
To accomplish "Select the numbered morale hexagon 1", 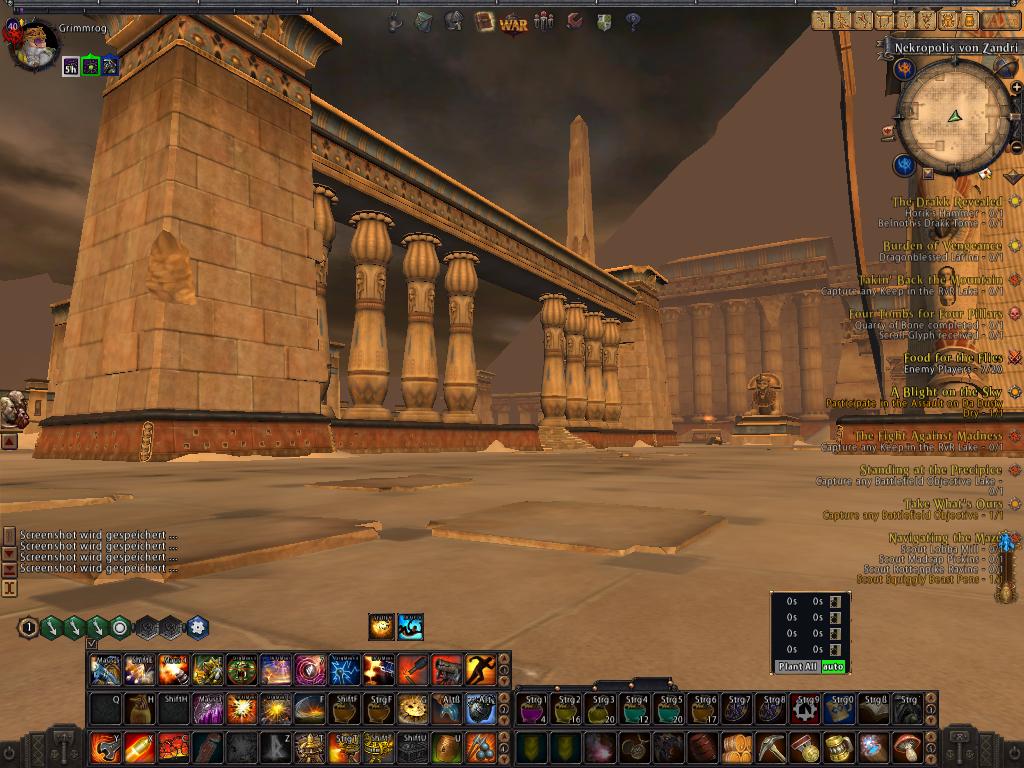I will click(x=29, y=628).
